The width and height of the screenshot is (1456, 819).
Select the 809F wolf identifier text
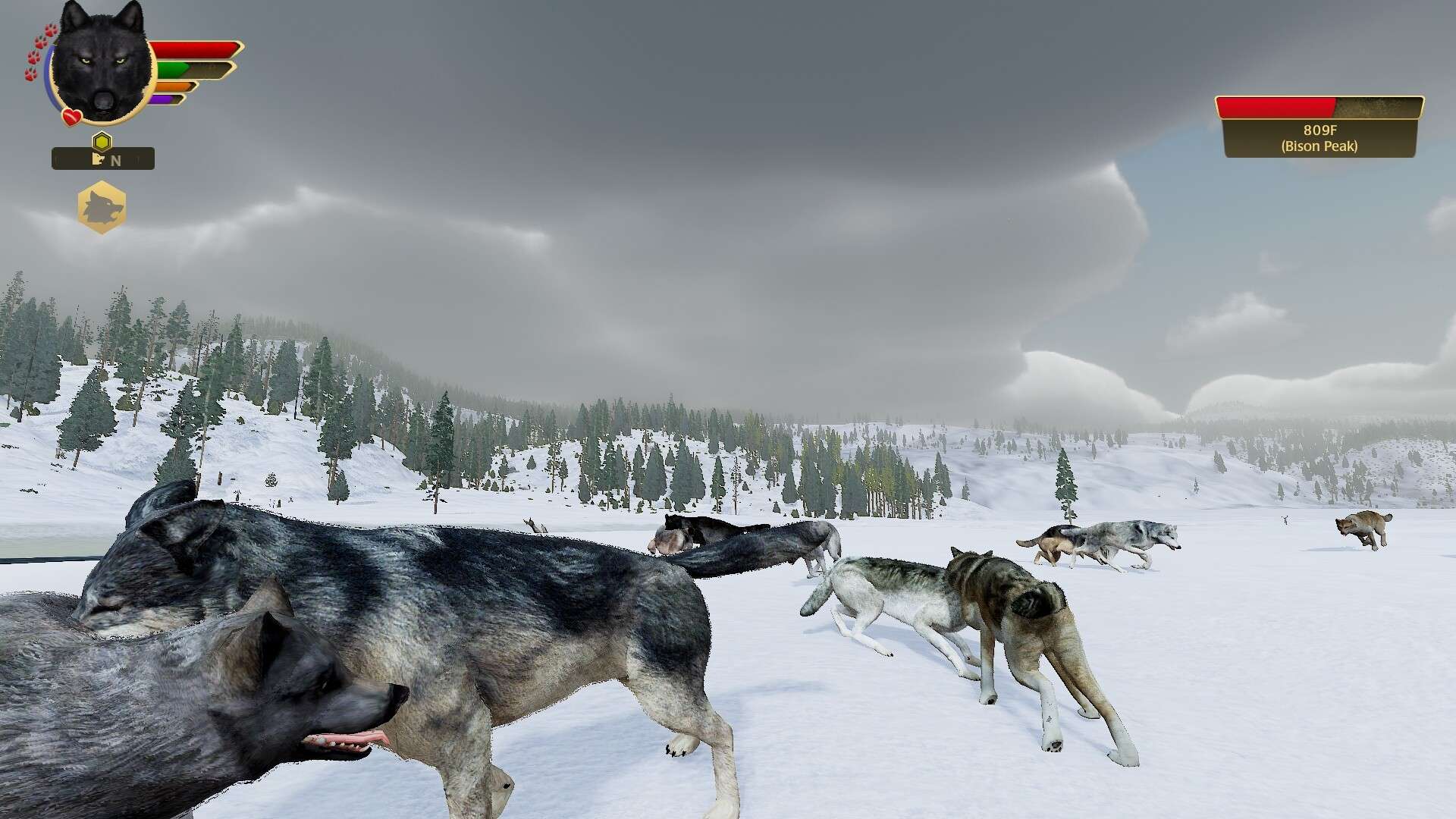(1318, 130)
